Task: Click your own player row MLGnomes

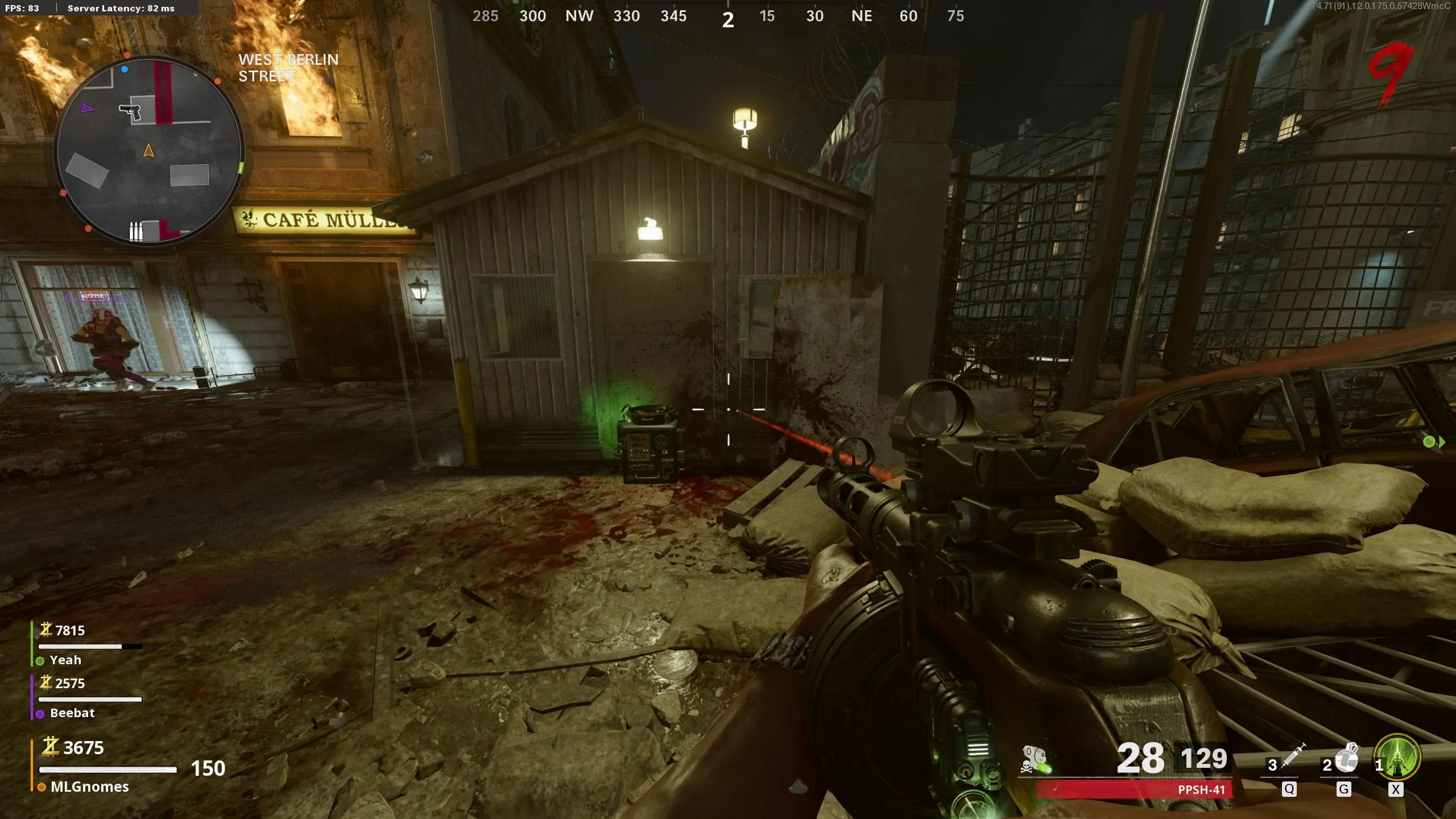Action: point(89,787)
